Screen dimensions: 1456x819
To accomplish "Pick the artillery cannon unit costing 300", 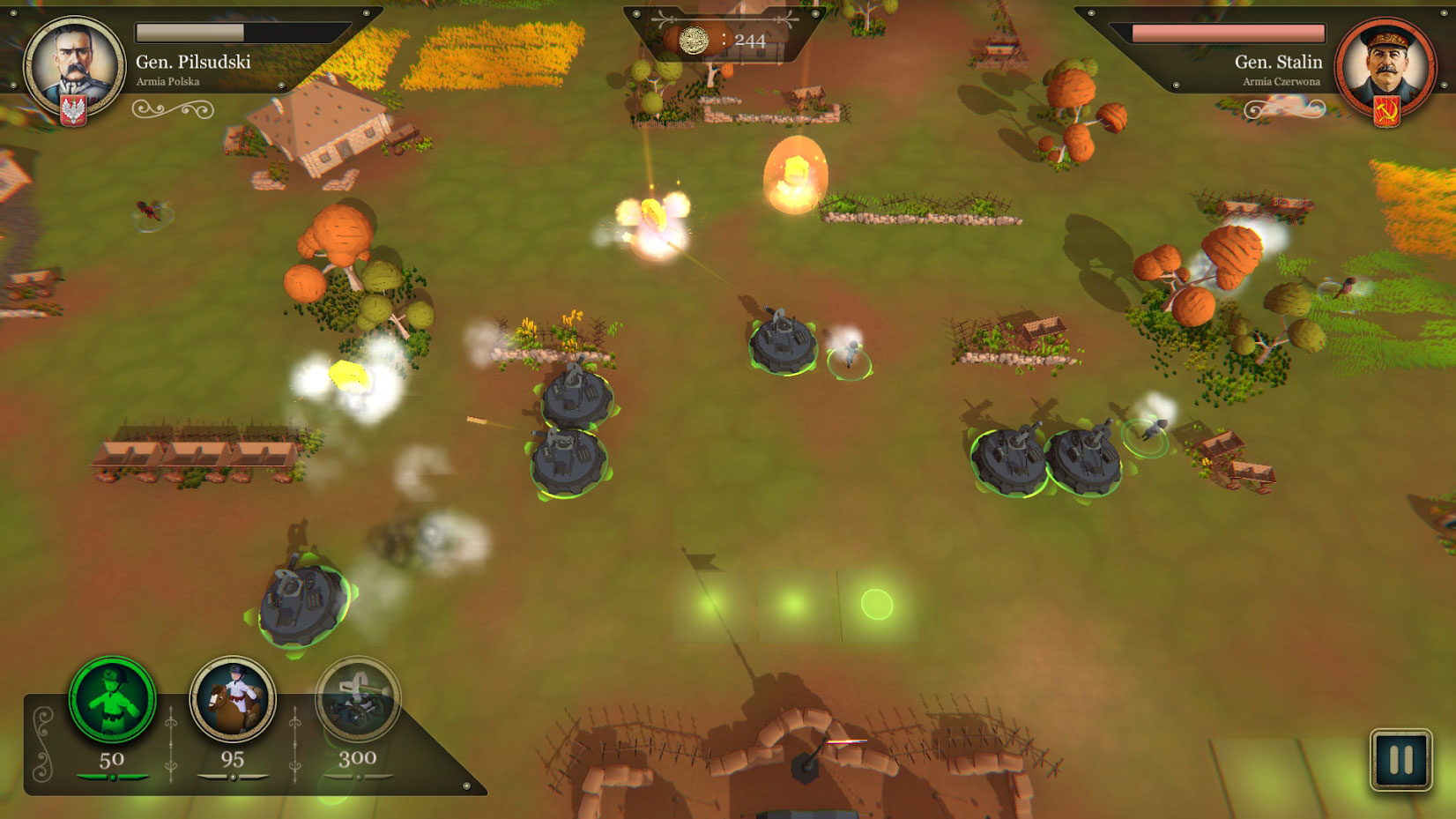I will 357,700.
